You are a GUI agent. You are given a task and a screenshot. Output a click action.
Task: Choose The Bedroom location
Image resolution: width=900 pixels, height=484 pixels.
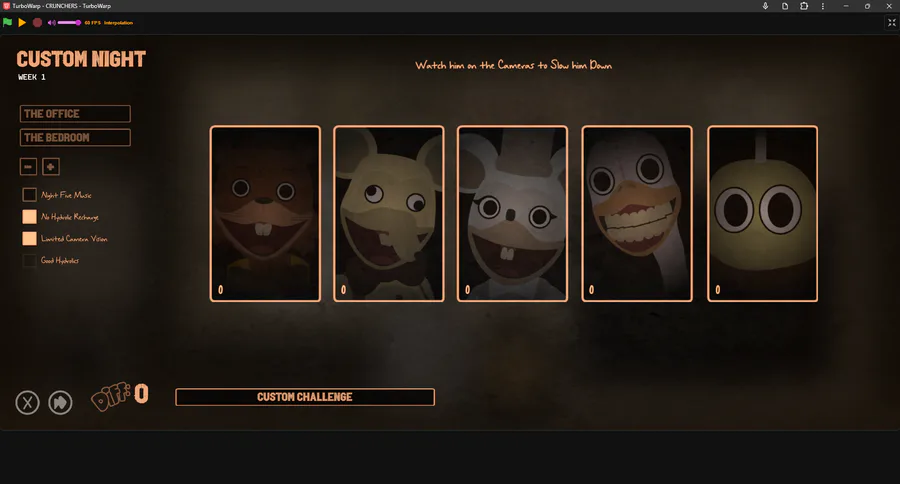coord(76,138)
